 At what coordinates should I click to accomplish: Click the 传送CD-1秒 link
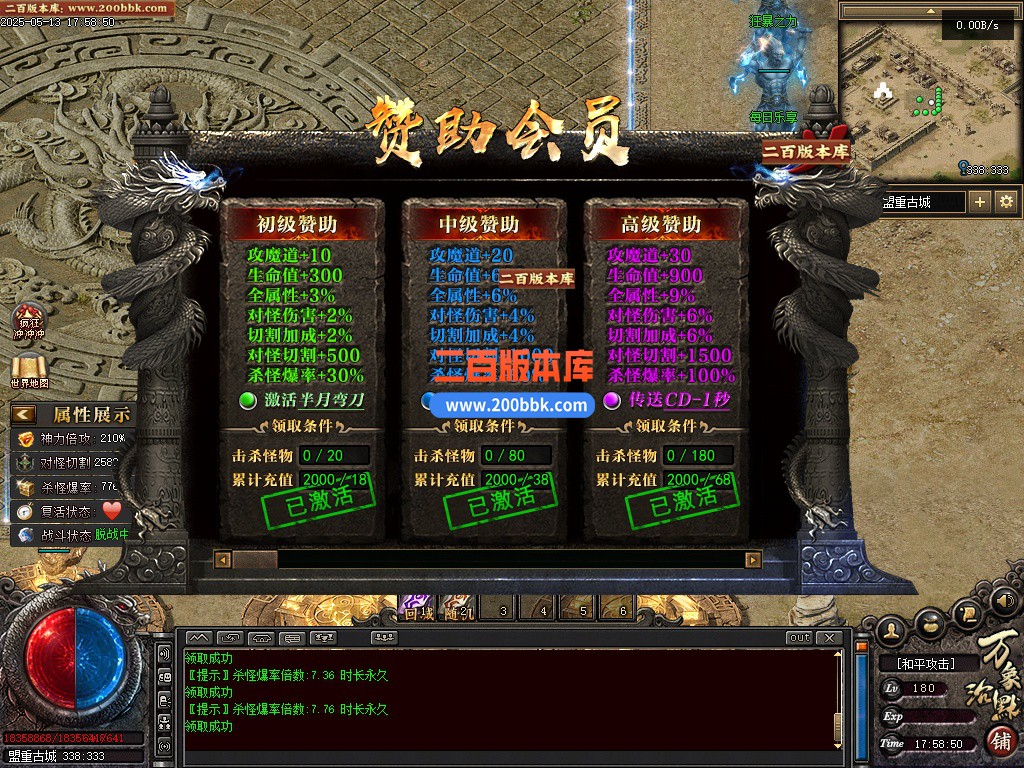678,401
